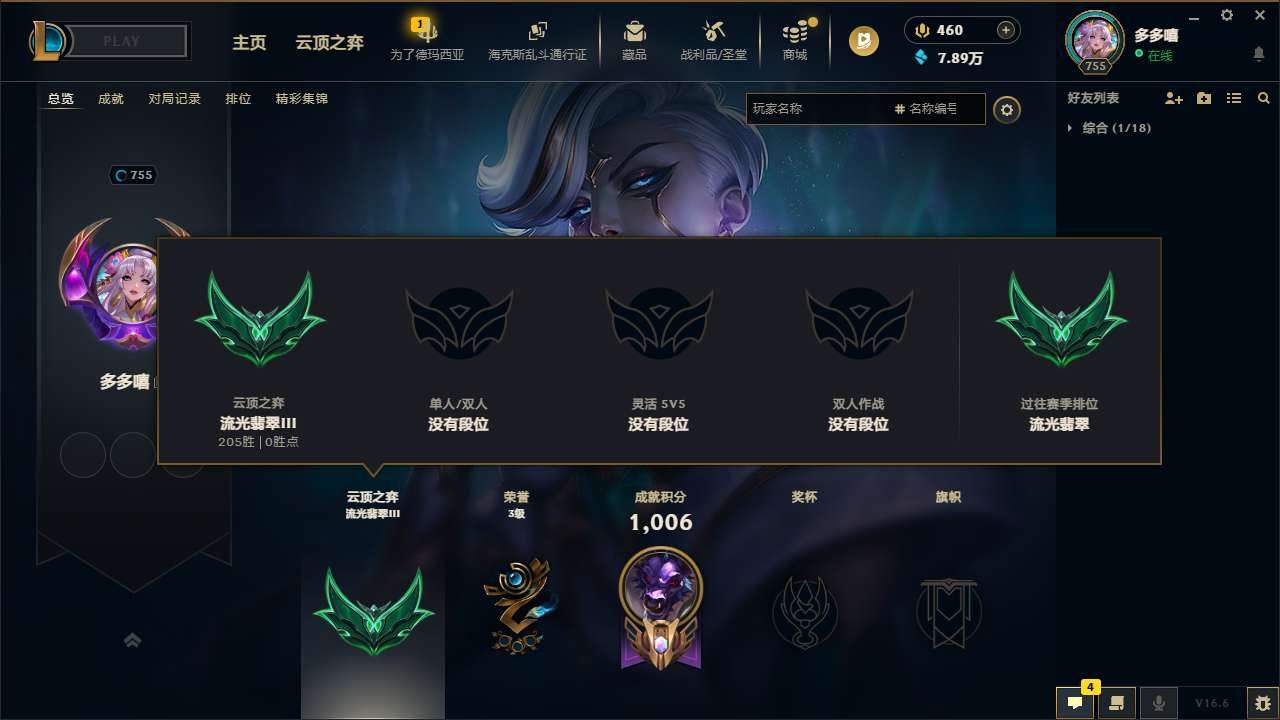This screenshot has height=720, width=1280.
Task: Toggle the voice chat microphone
Action: pyautogui.click(x=1159, y=703)
